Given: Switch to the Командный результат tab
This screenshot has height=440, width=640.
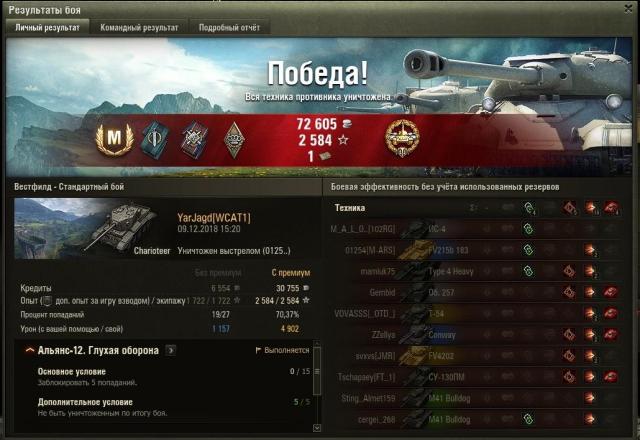Looking at the screenshot, I should click(139, 27).
